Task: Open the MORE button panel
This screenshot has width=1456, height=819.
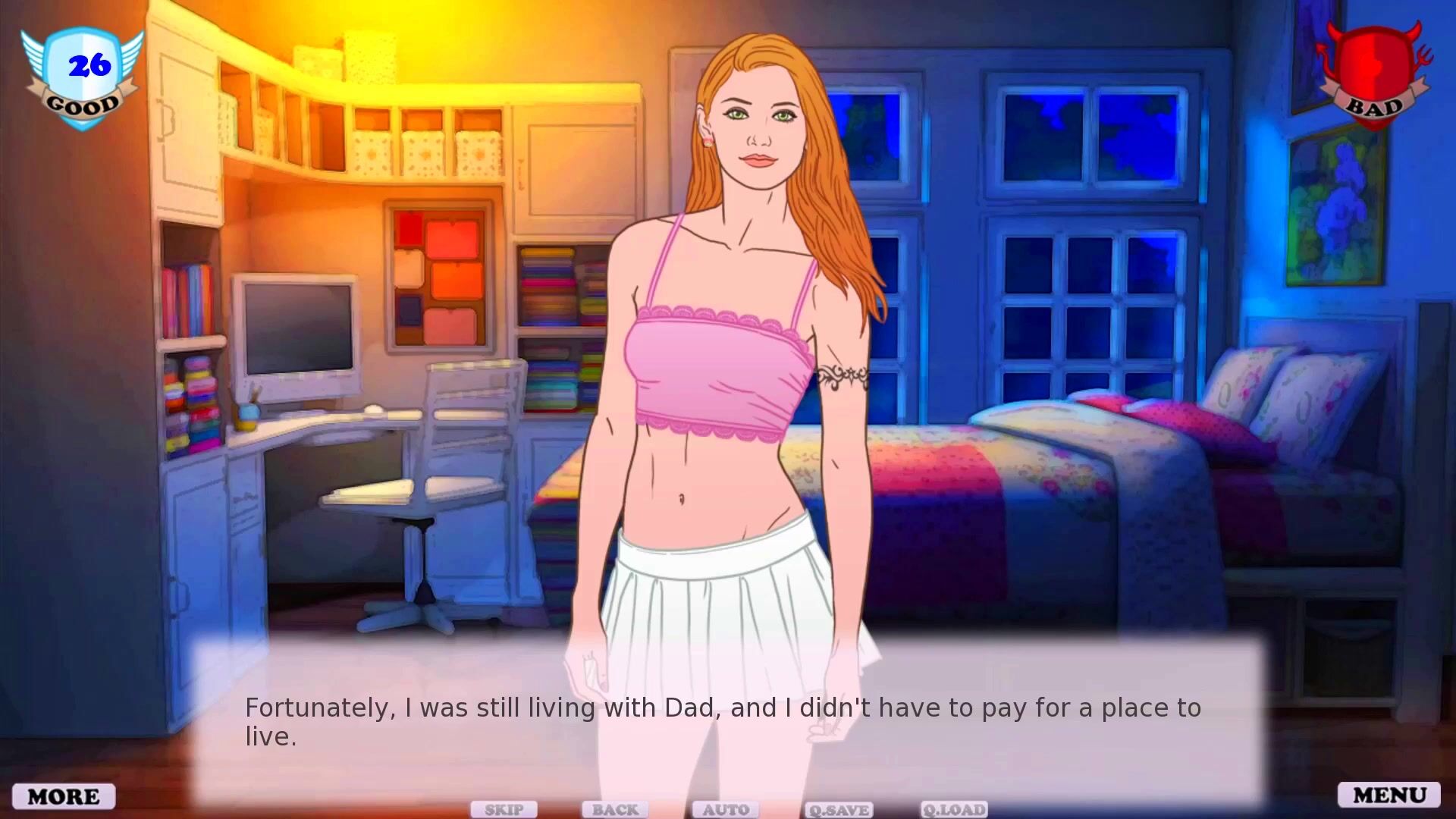Action: (x=64, y=796)
